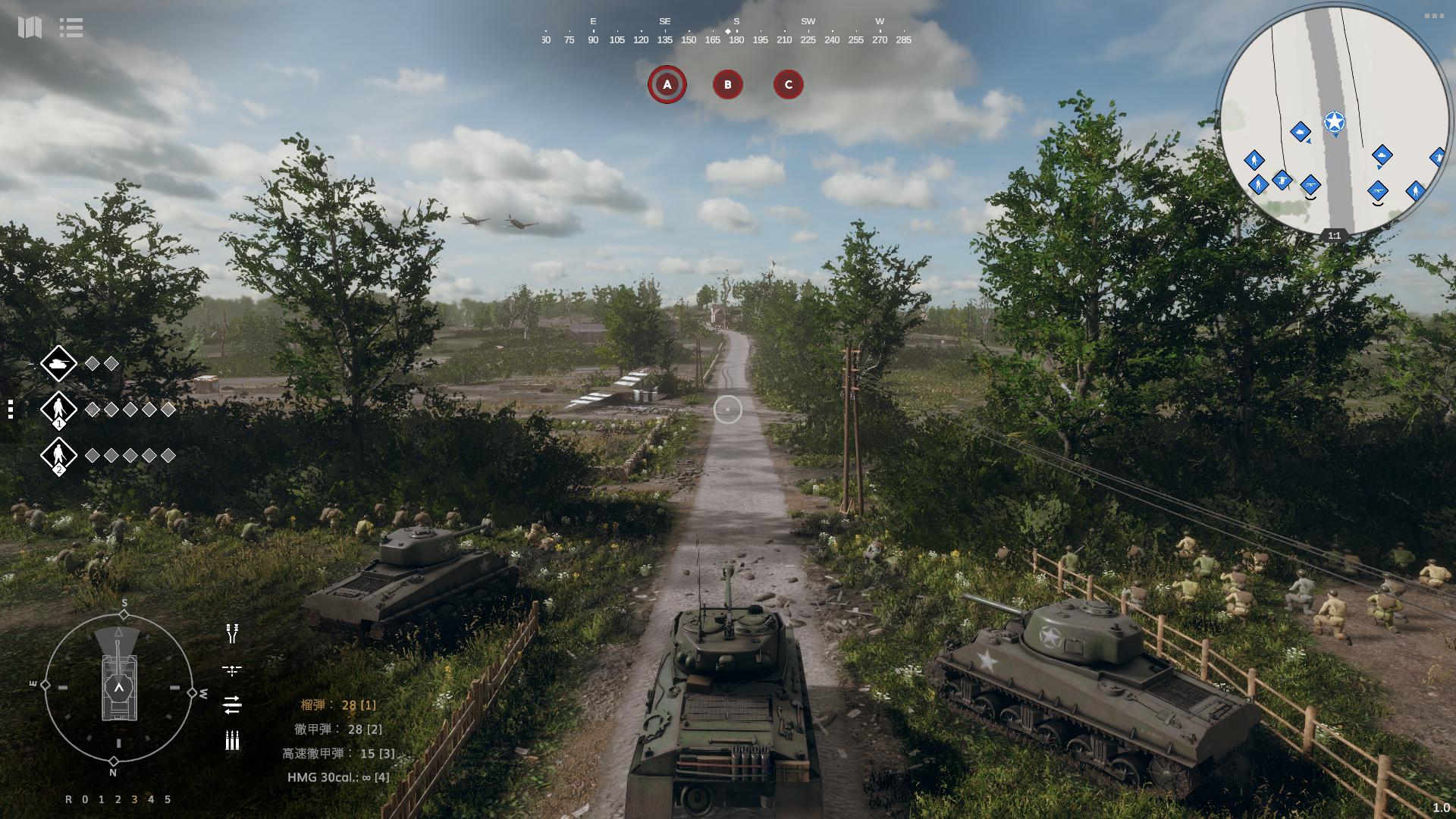Select infantry squad 2 icon
This screenshot has width=1456, height=819.
click(x=59, y=456)
